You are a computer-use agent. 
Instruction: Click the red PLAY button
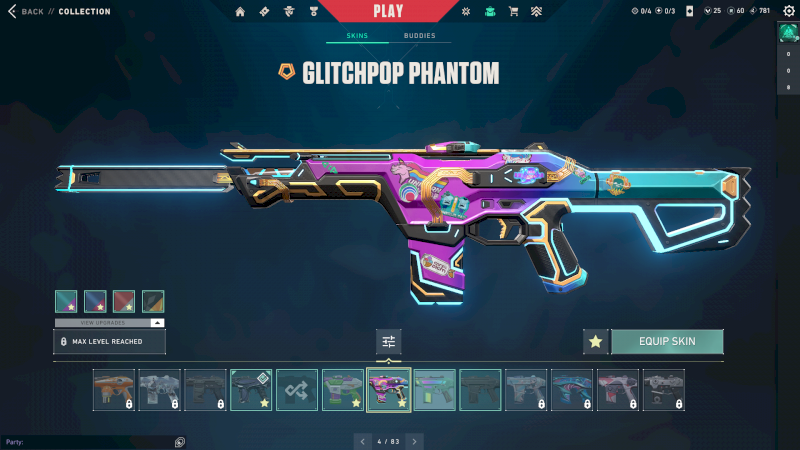point(388,11)
